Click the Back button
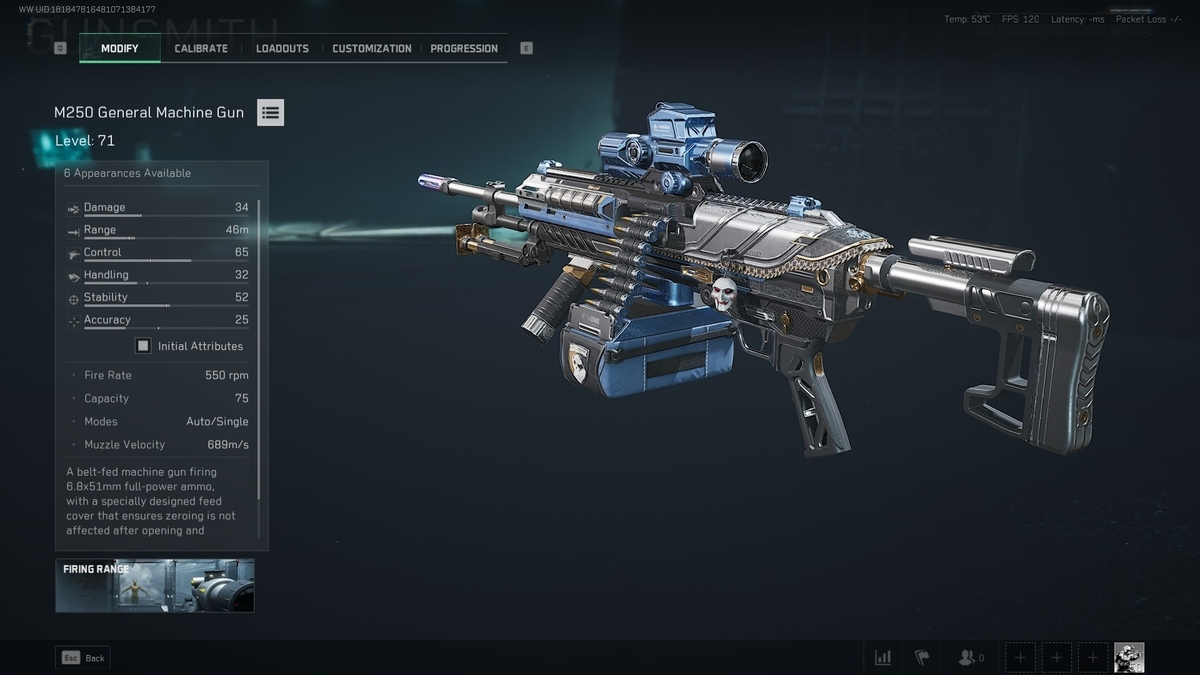The image size is (1200, 675). point(83,658)
